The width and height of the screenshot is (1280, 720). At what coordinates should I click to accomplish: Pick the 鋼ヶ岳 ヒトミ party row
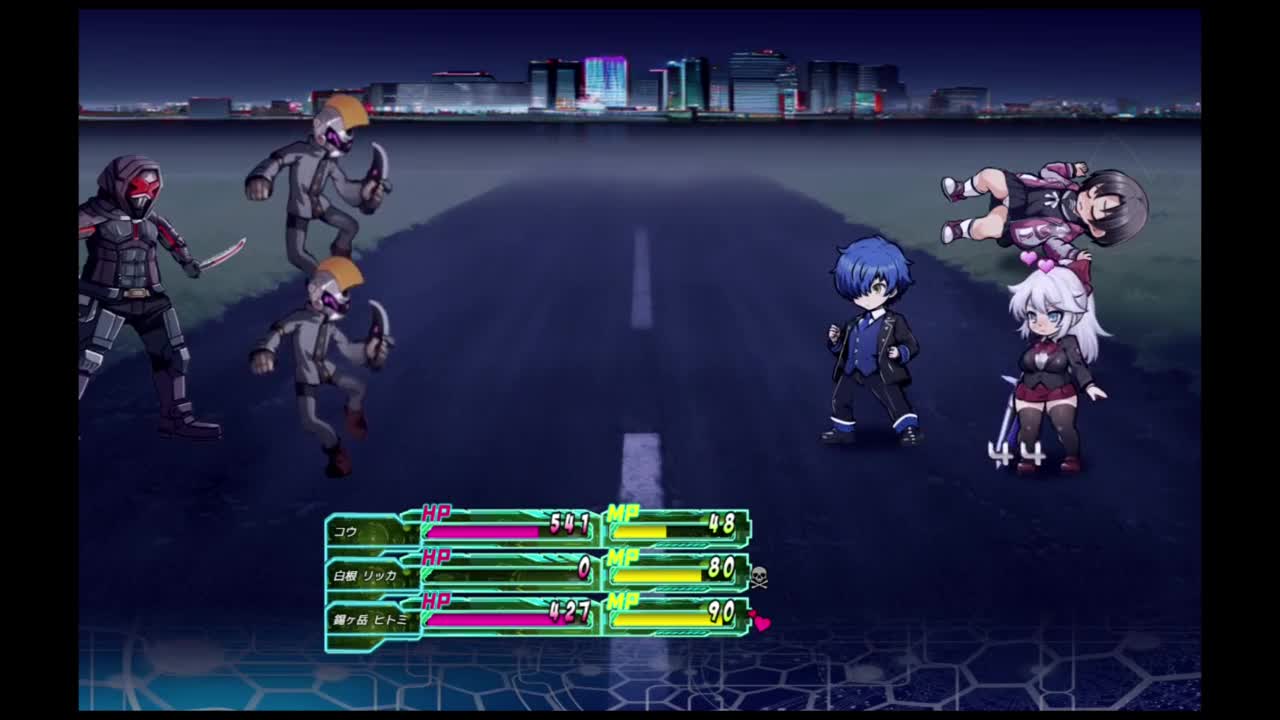tap(370, 619)
